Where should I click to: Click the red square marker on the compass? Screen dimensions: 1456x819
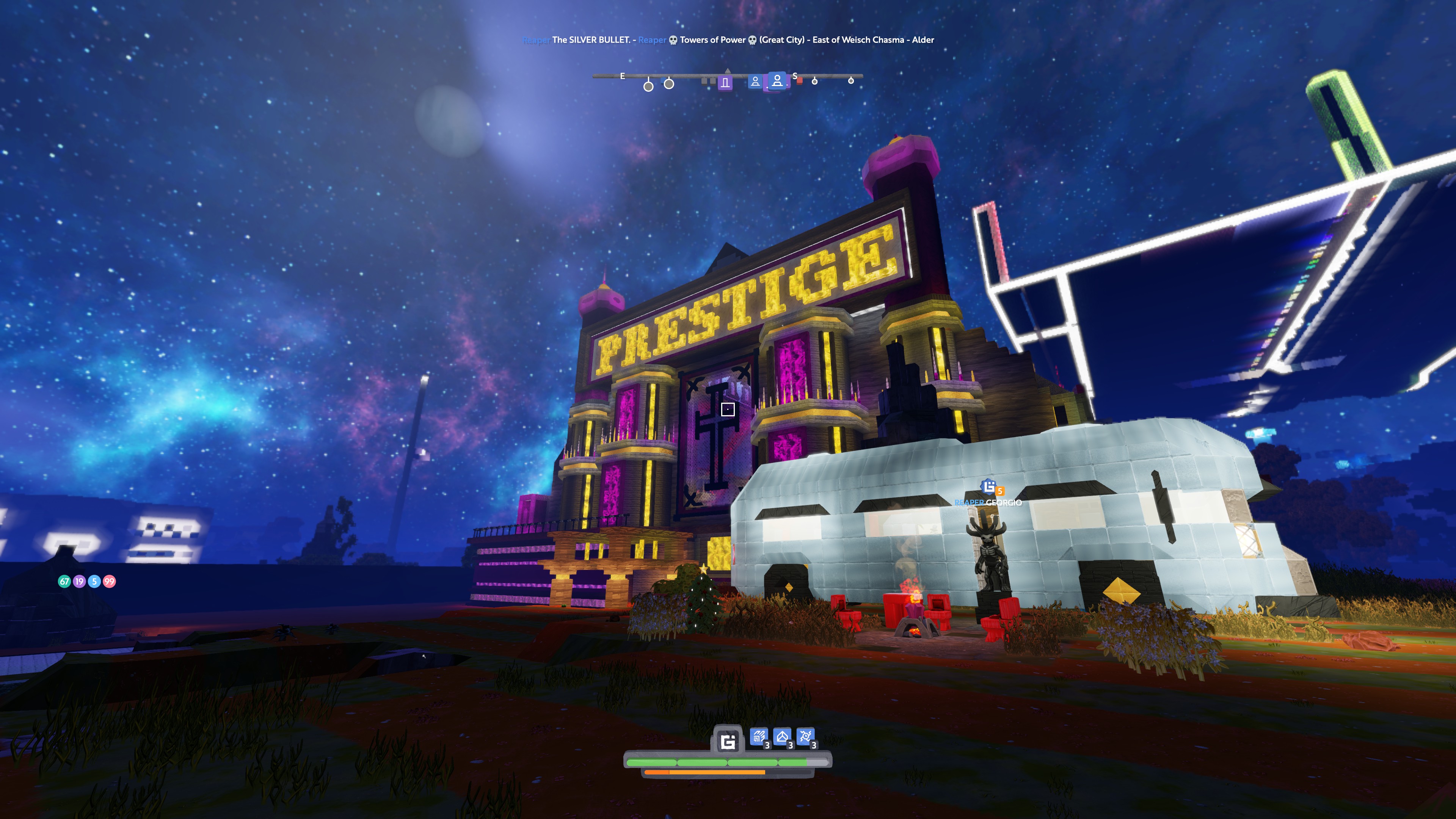click(800, 81)
